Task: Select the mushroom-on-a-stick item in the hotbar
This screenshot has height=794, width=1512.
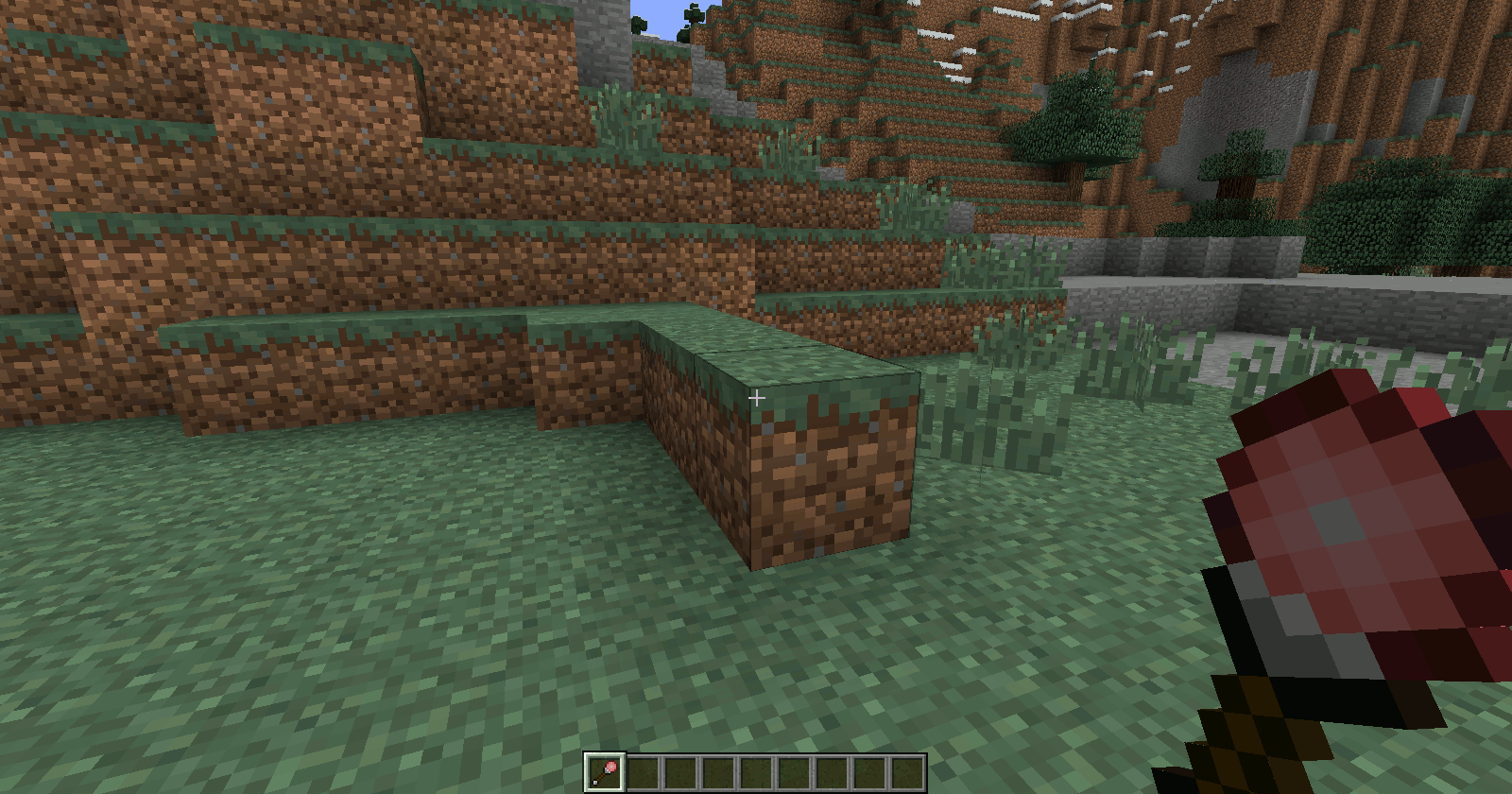Action: (605, 772)
